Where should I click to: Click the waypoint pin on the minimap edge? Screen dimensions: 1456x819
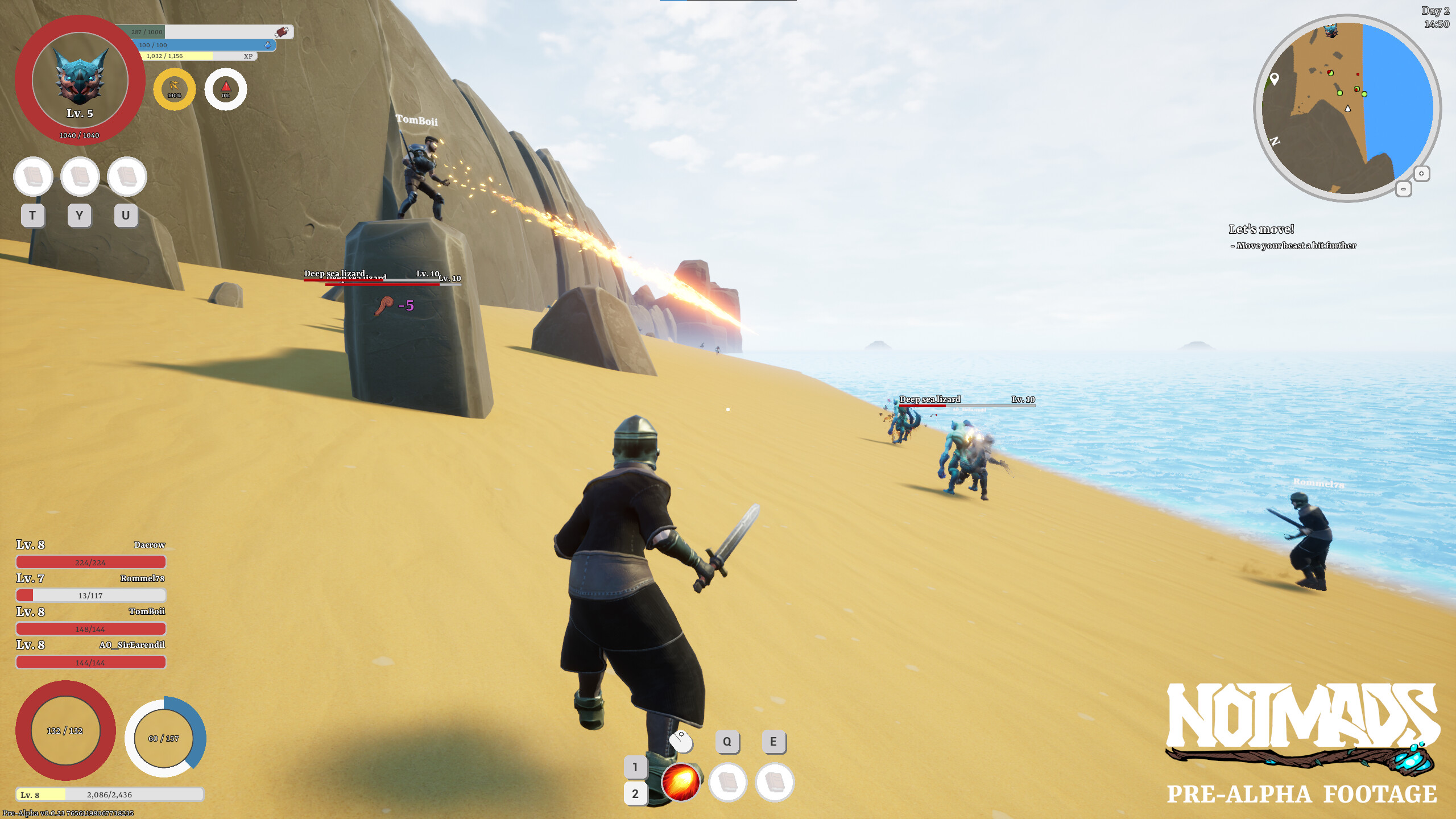pos(1275,80)
